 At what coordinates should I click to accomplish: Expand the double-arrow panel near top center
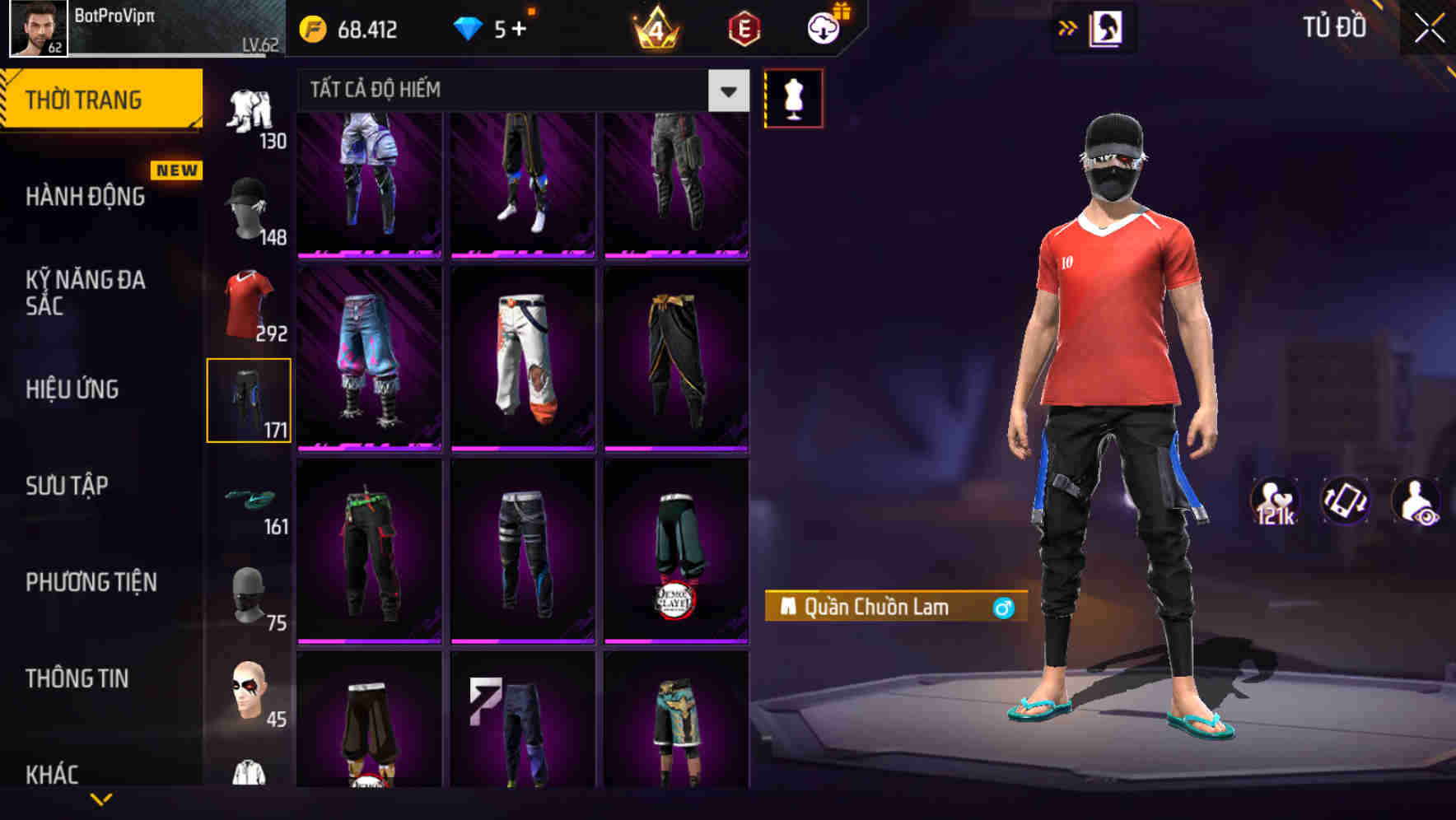(1068, 27)
